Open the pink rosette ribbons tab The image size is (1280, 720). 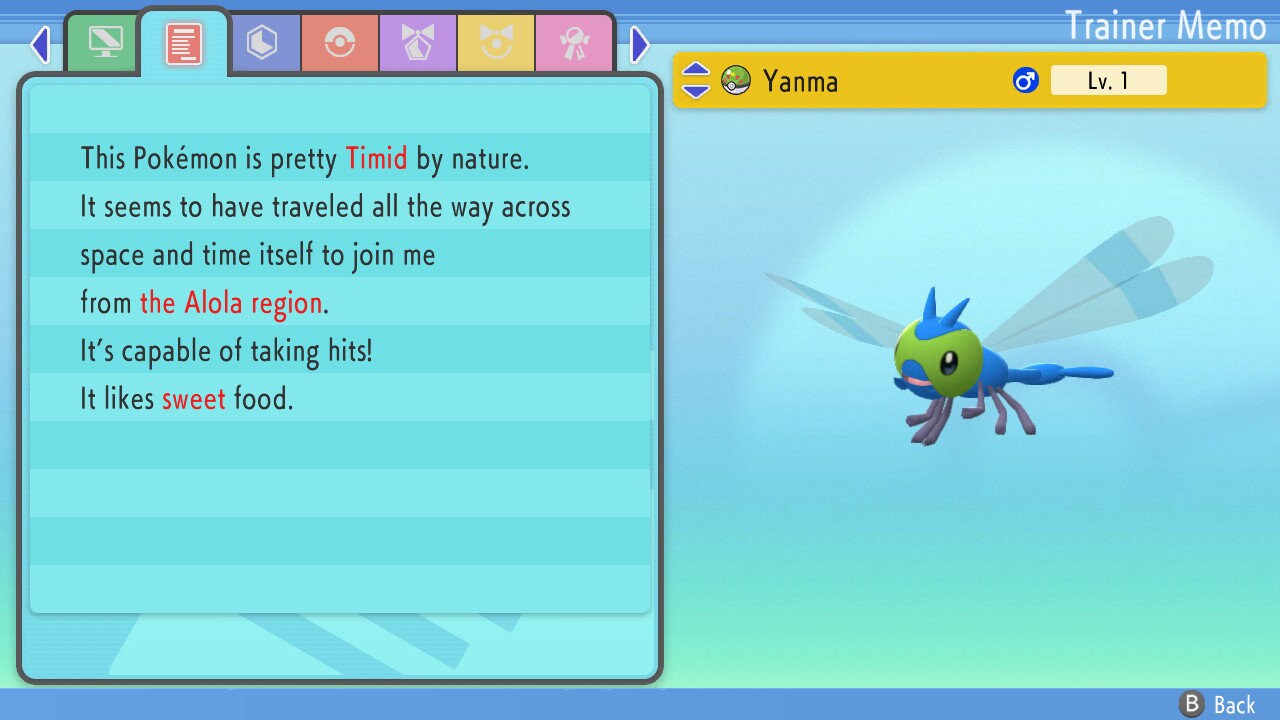pyautogui.click(x=574, y=42)
